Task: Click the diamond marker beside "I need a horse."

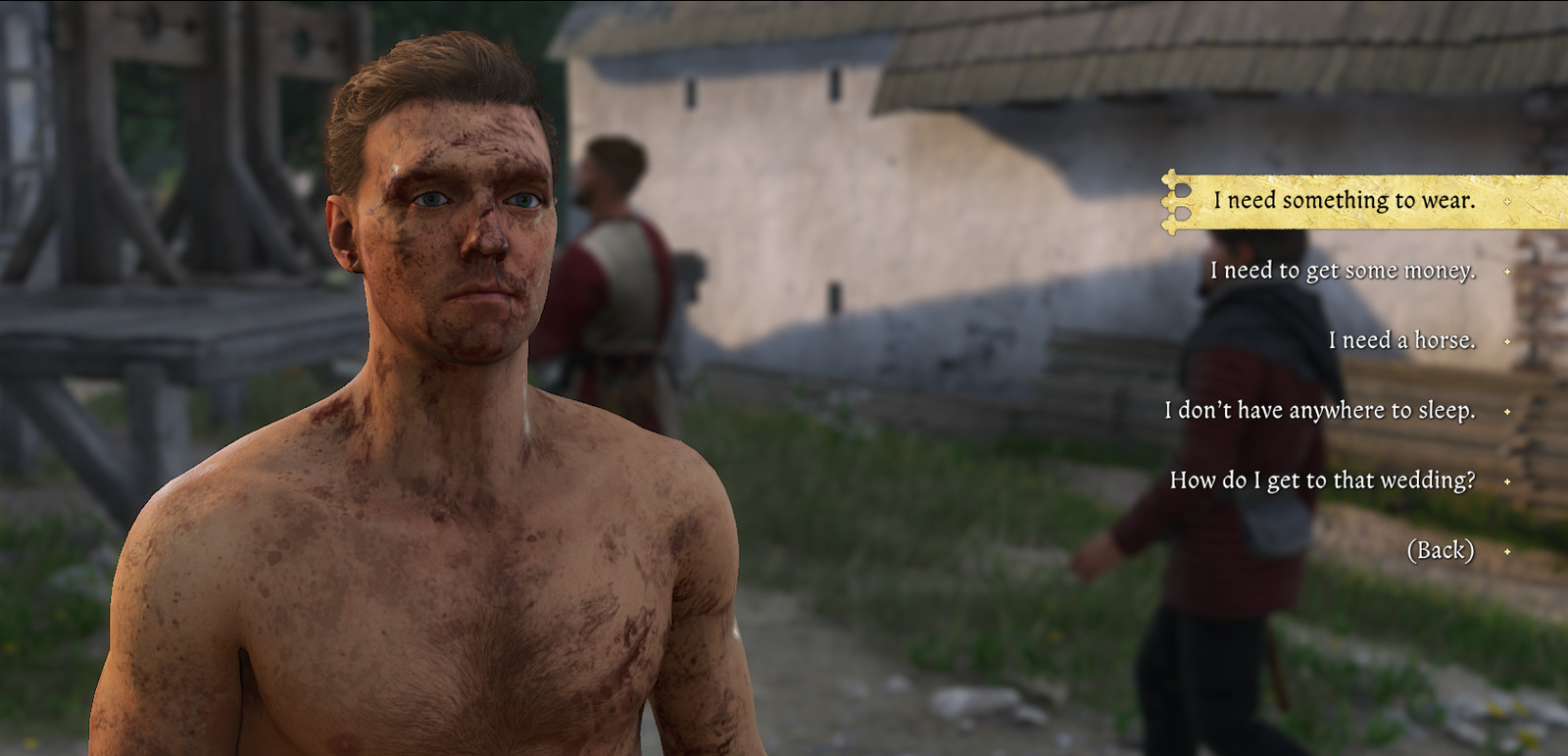Action: 1505,342
